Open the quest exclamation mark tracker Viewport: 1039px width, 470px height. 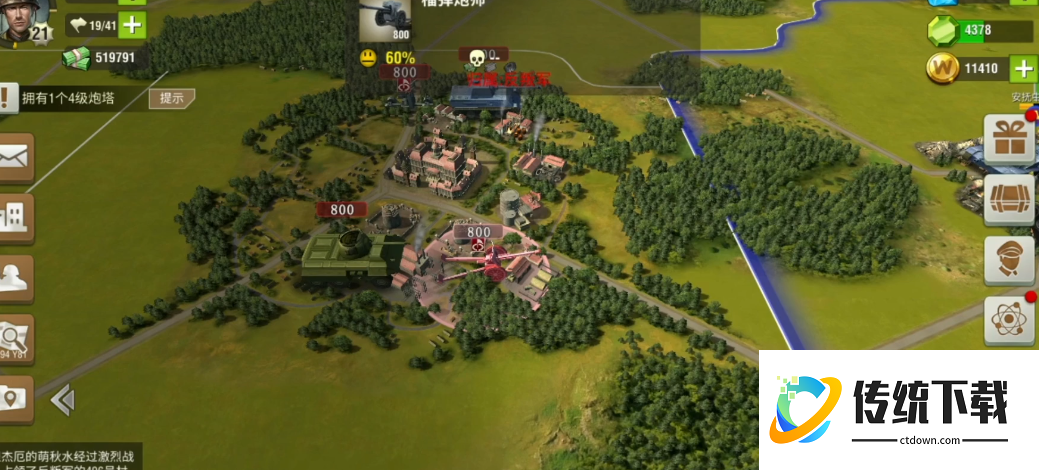8,98
